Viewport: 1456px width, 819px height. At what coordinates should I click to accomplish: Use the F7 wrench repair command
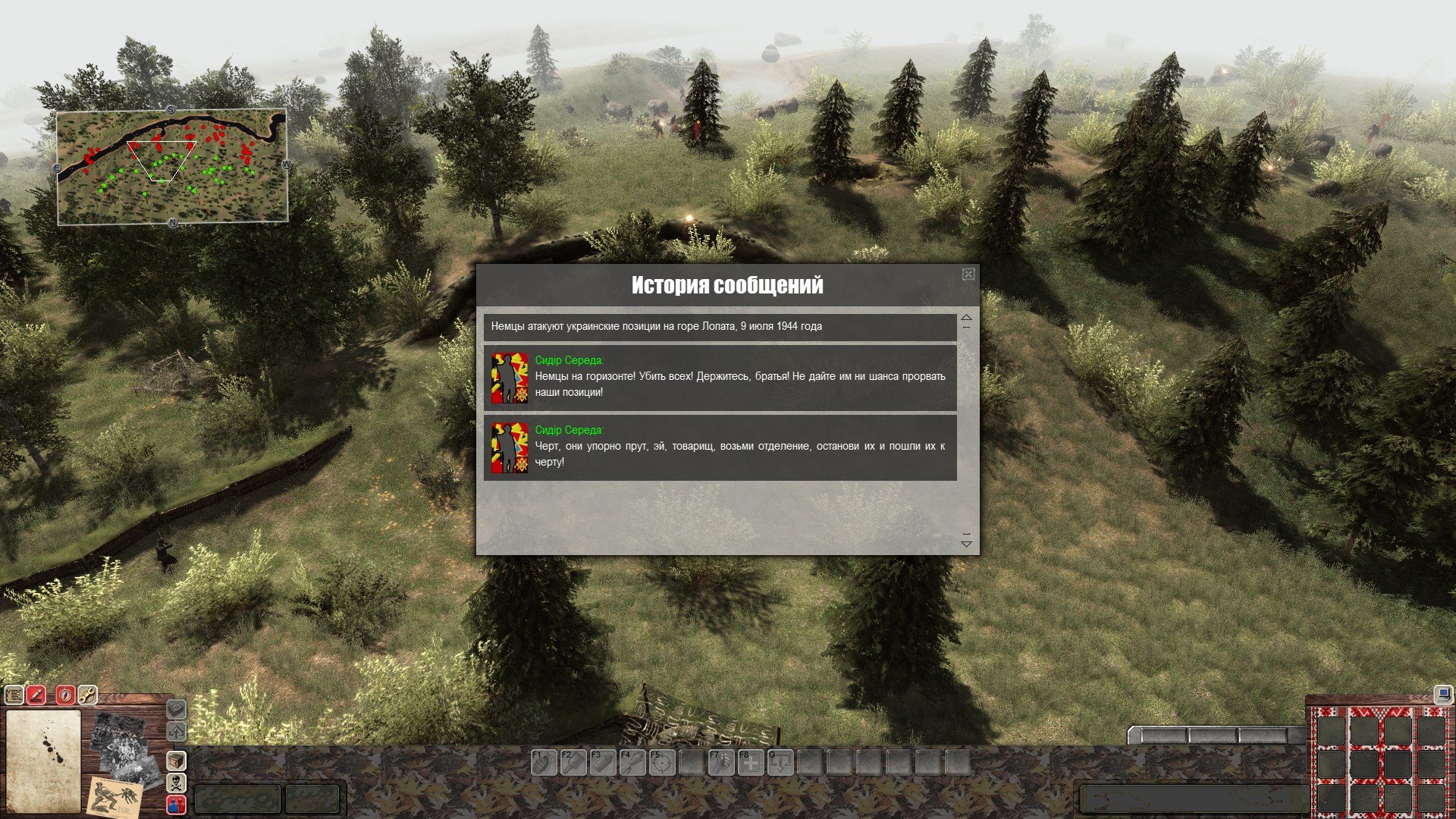pyautogui.click(x=720, y=762)
